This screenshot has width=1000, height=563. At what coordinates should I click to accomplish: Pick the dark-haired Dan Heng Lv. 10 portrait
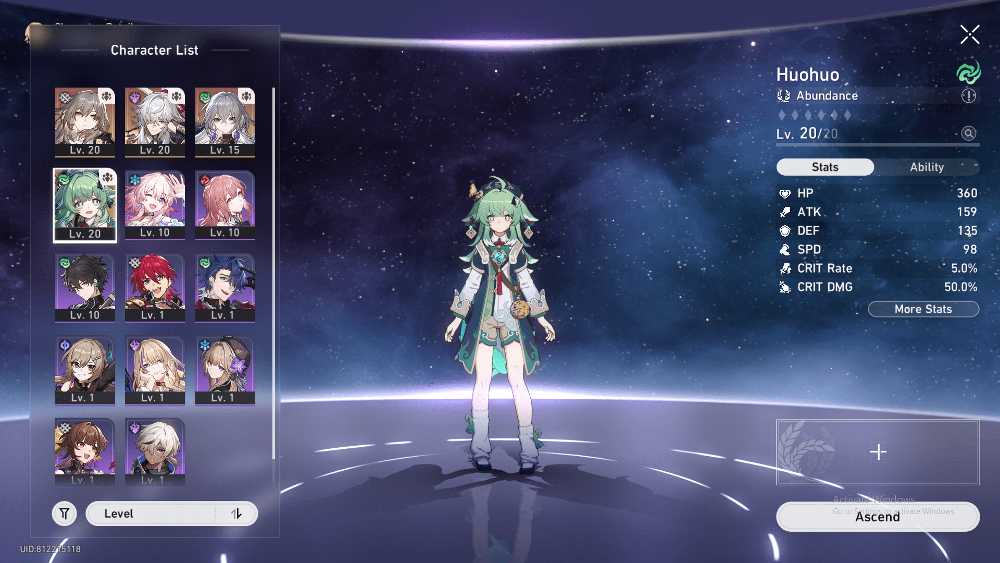tap(85, 287)
